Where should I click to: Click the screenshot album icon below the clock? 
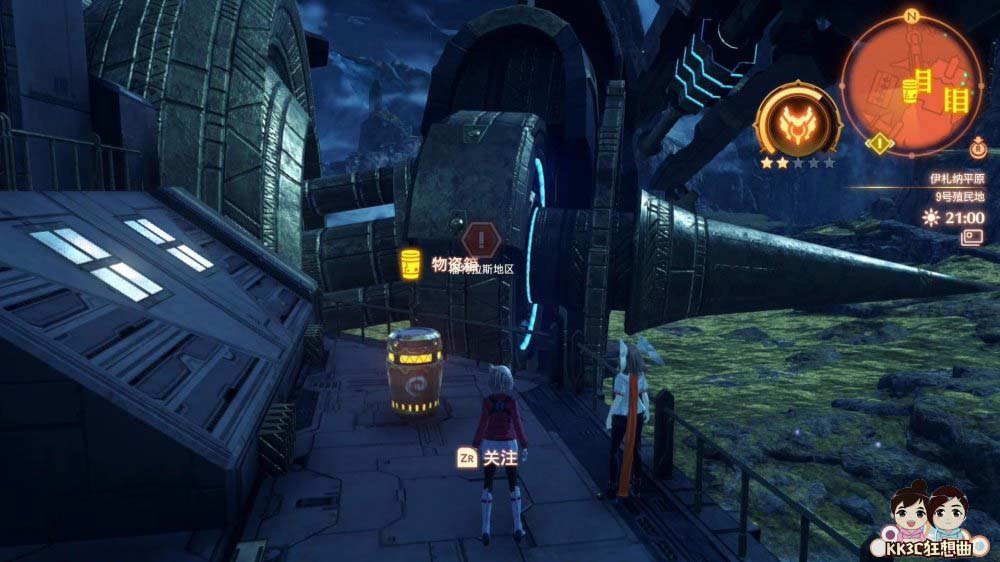click(x=972, y=237)
